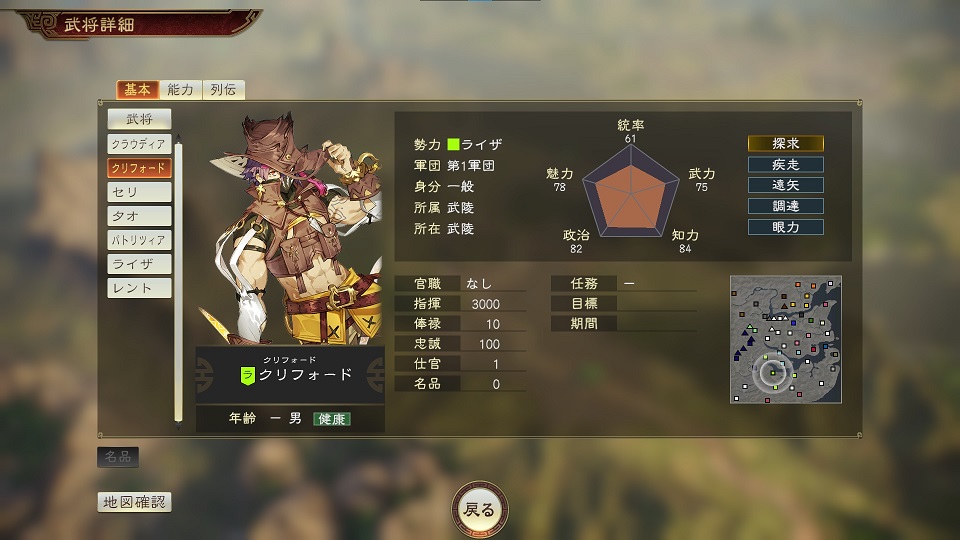Viewport: 960px width, 540px height.
Task: Select パトリツィア in officer list
Action: pyautogui.click(x=140, y=240)
